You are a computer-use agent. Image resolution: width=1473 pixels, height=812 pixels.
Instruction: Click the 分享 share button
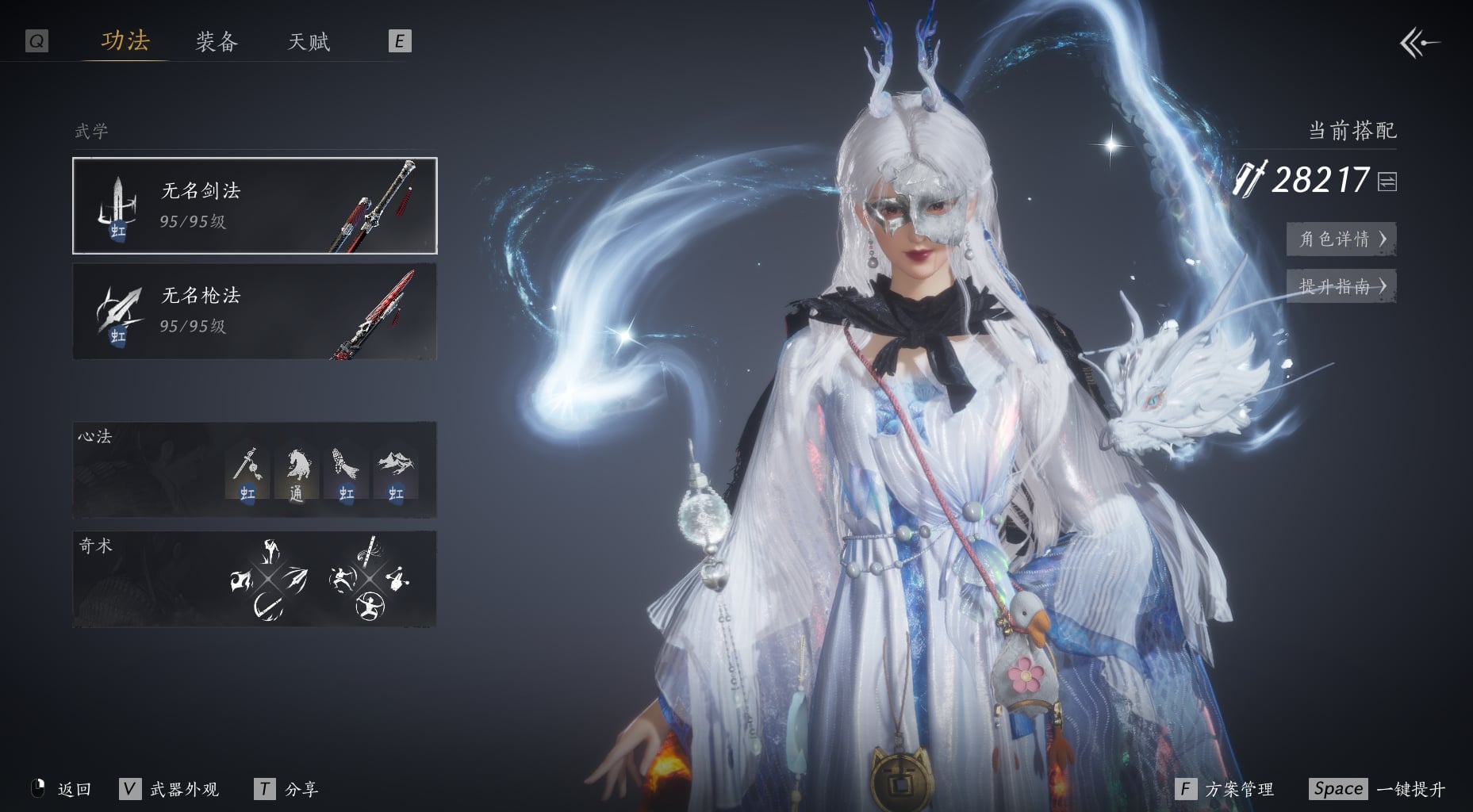point(287,789)
